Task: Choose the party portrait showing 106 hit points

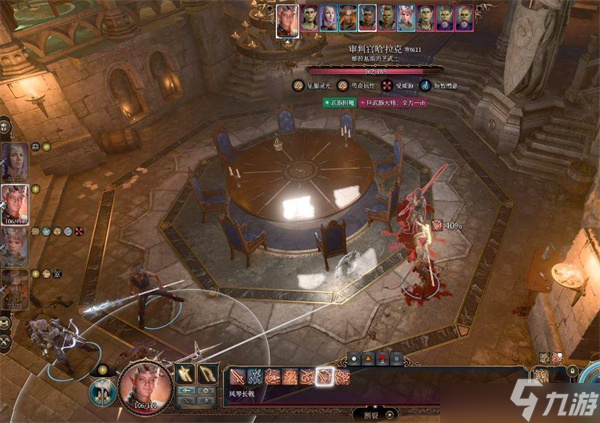Action: pos(14,203)
